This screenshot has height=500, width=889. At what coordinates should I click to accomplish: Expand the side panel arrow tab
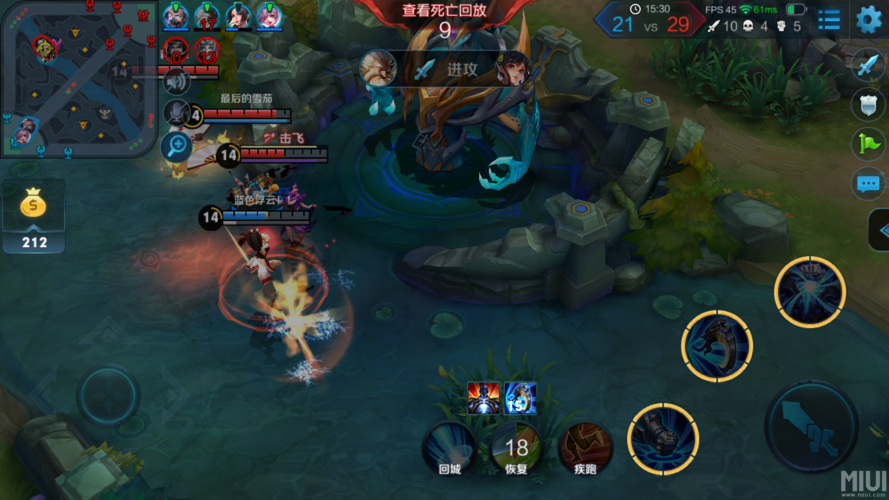pos(880,232)
